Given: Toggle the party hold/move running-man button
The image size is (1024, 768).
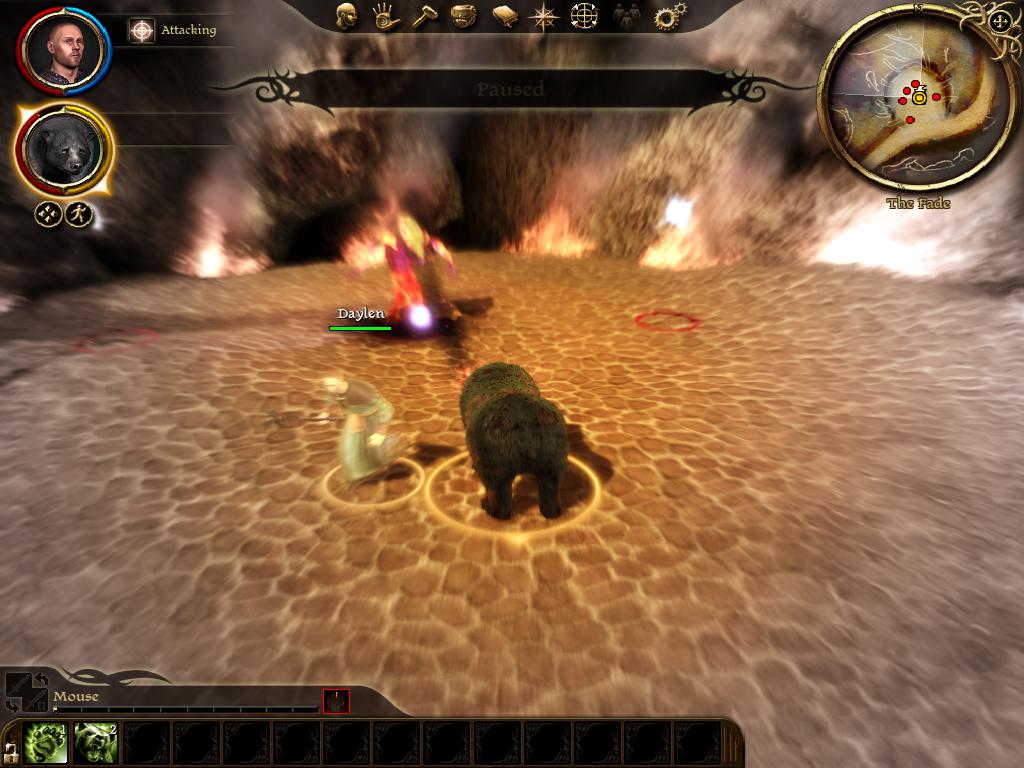Looking at the screenshot, I should [80, 214].
